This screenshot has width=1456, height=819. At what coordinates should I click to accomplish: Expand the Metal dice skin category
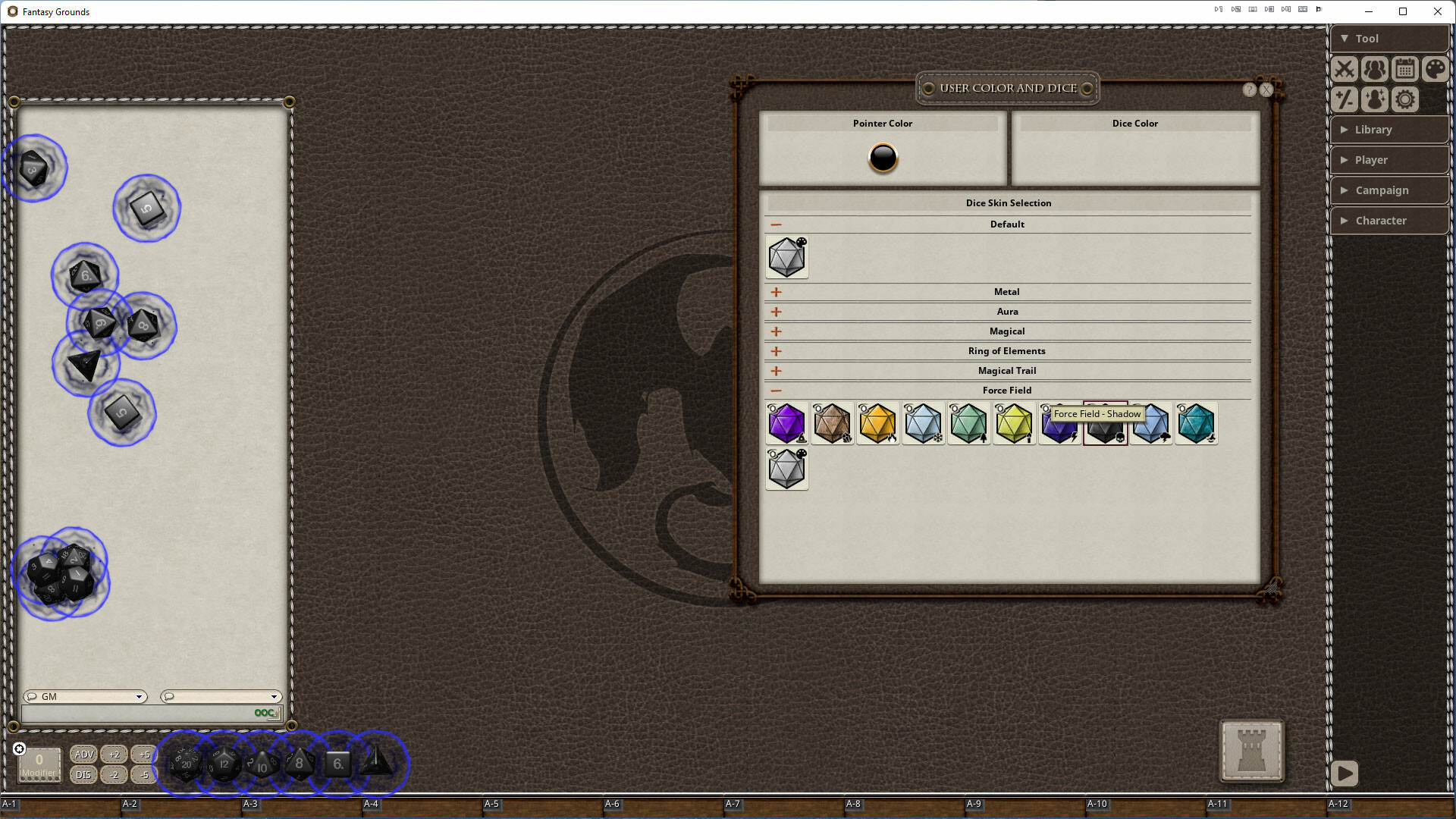(775, 291)
